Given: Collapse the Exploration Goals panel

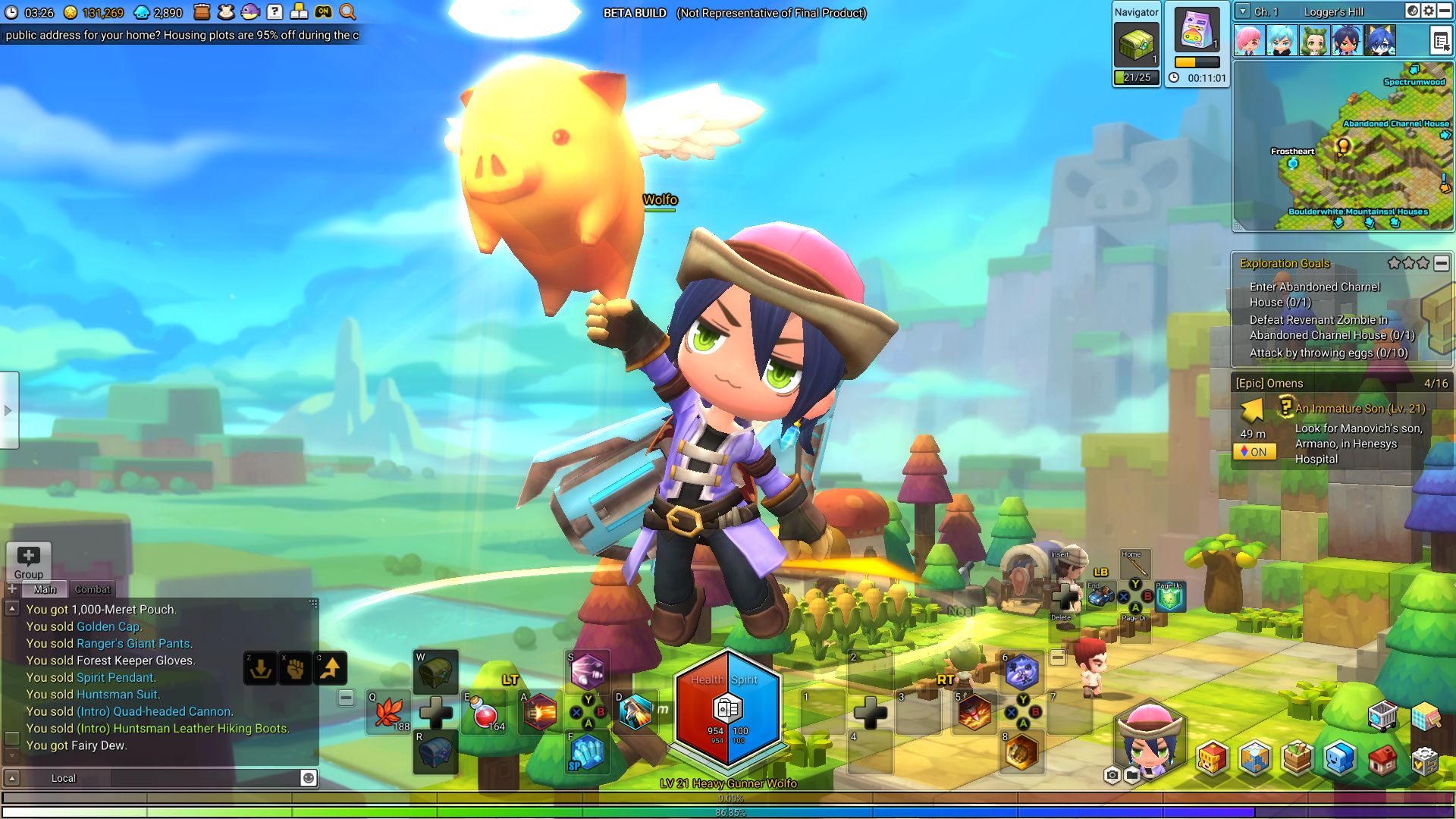Looking at the screenshot, I should pos(1442,263).
